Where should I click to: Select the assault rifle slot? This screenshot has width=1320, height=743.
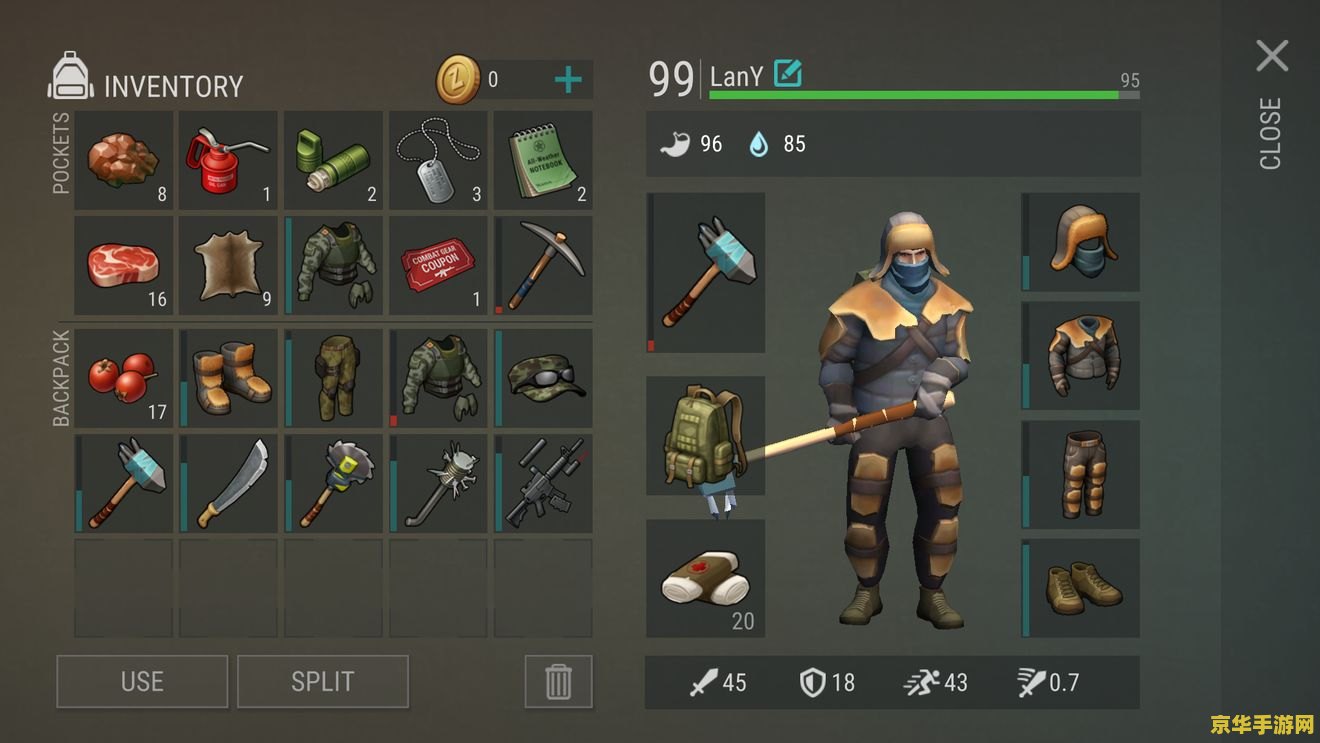543,483
